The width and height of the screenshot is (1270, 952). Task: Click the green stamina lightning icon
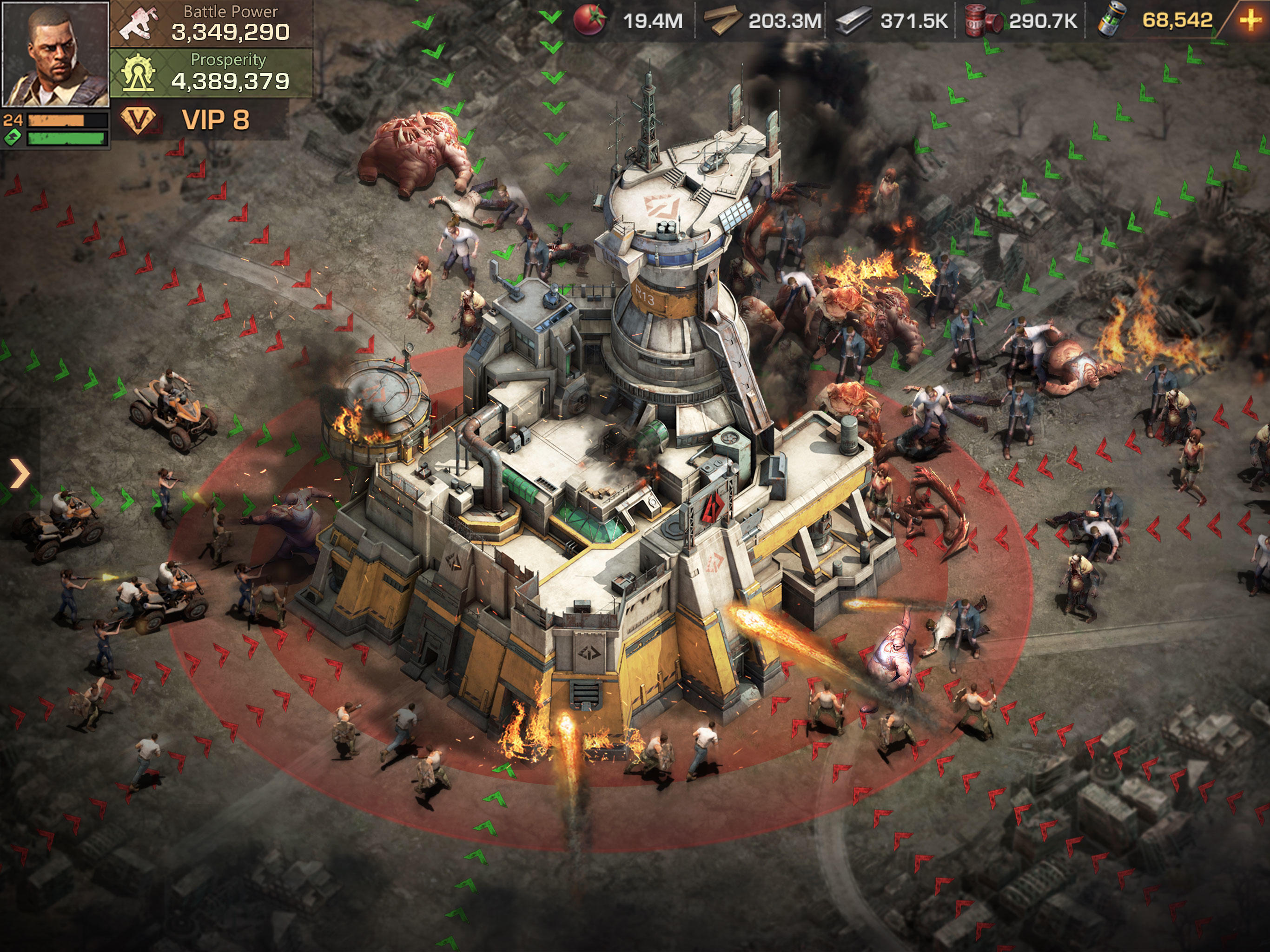point(13,137)
